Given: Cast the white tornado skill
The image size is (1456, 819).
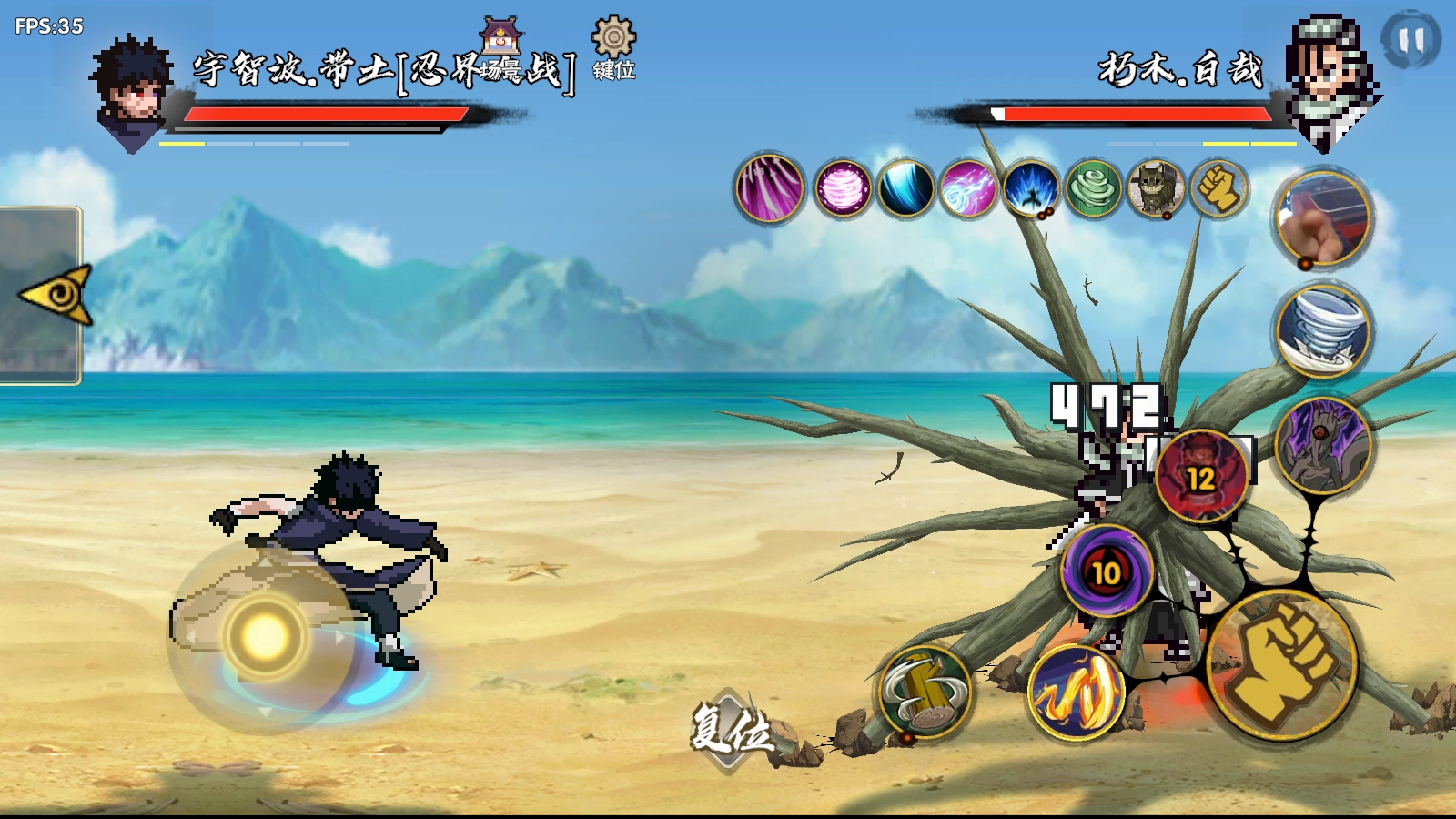Looking at the screenshot, I should [1322, 330].
